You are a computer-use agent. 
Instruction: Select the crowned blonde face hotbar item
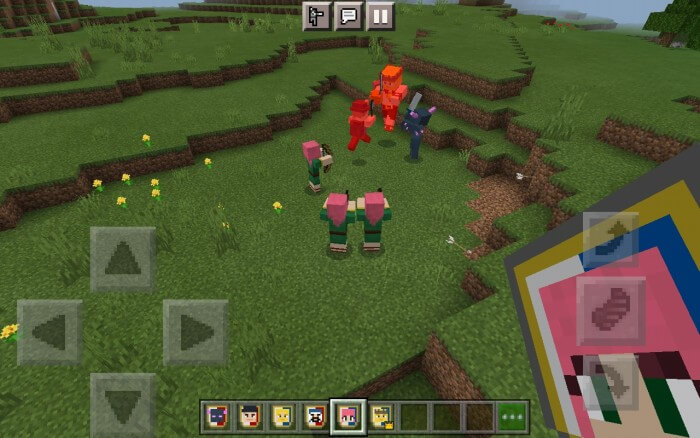(381, 417)
